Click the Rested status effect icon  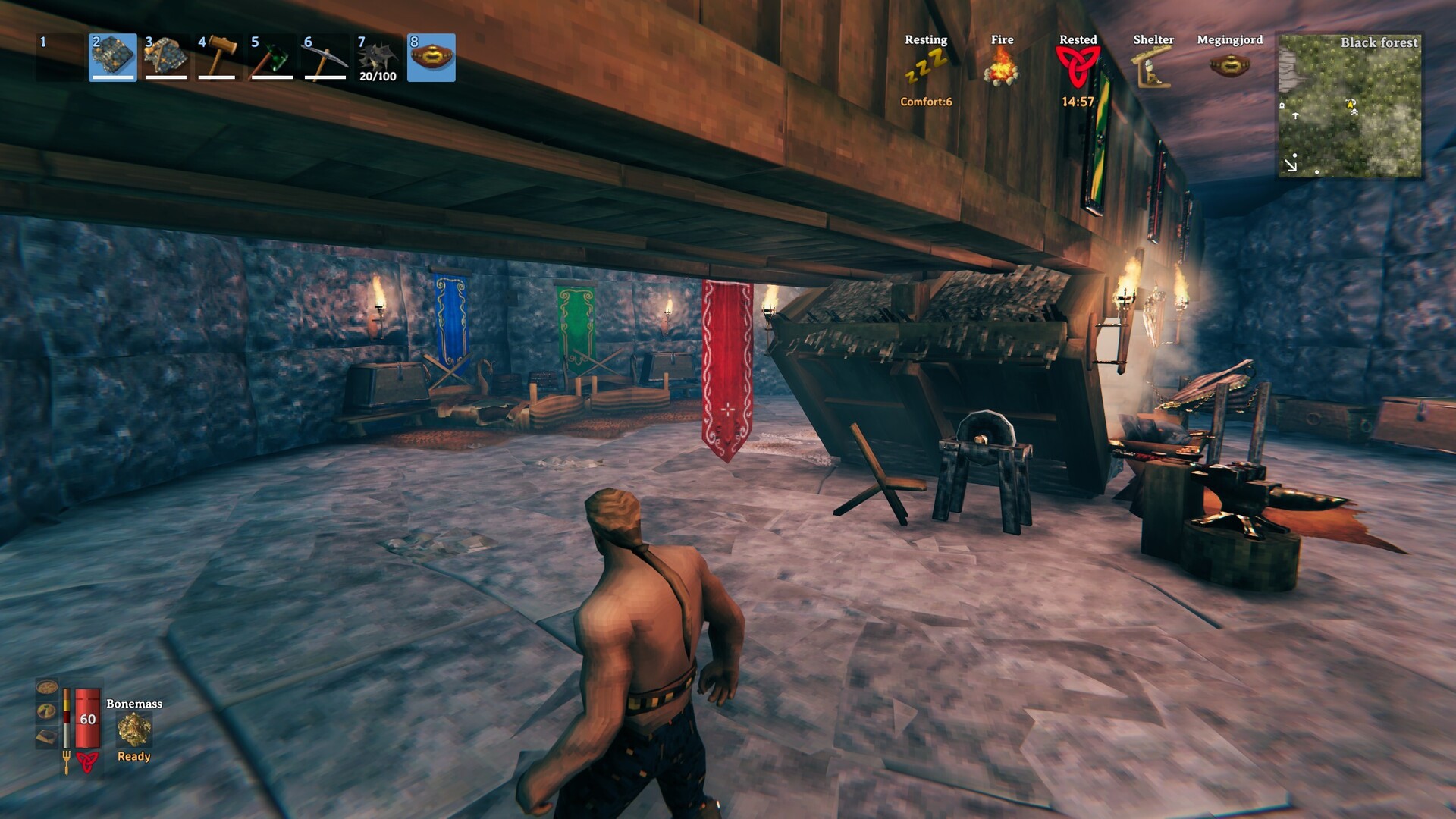[1078, 68]
